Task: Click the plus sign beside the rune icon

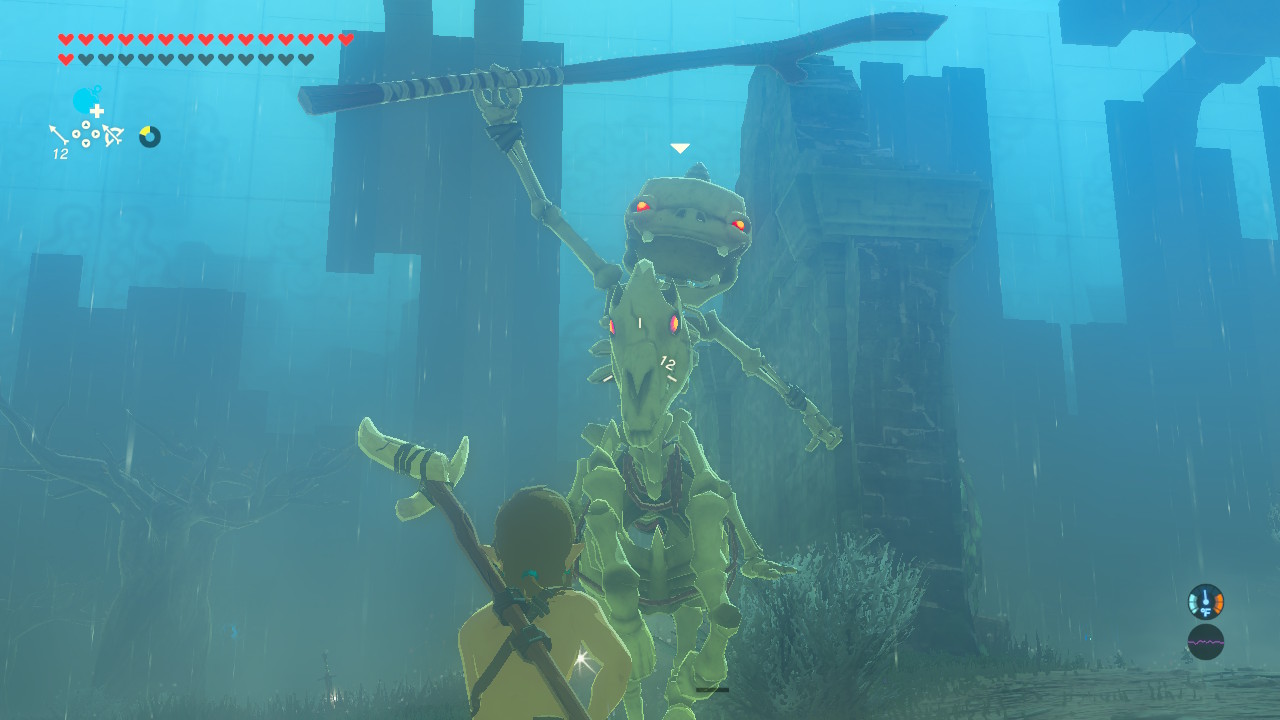Action: click(97, 110)
